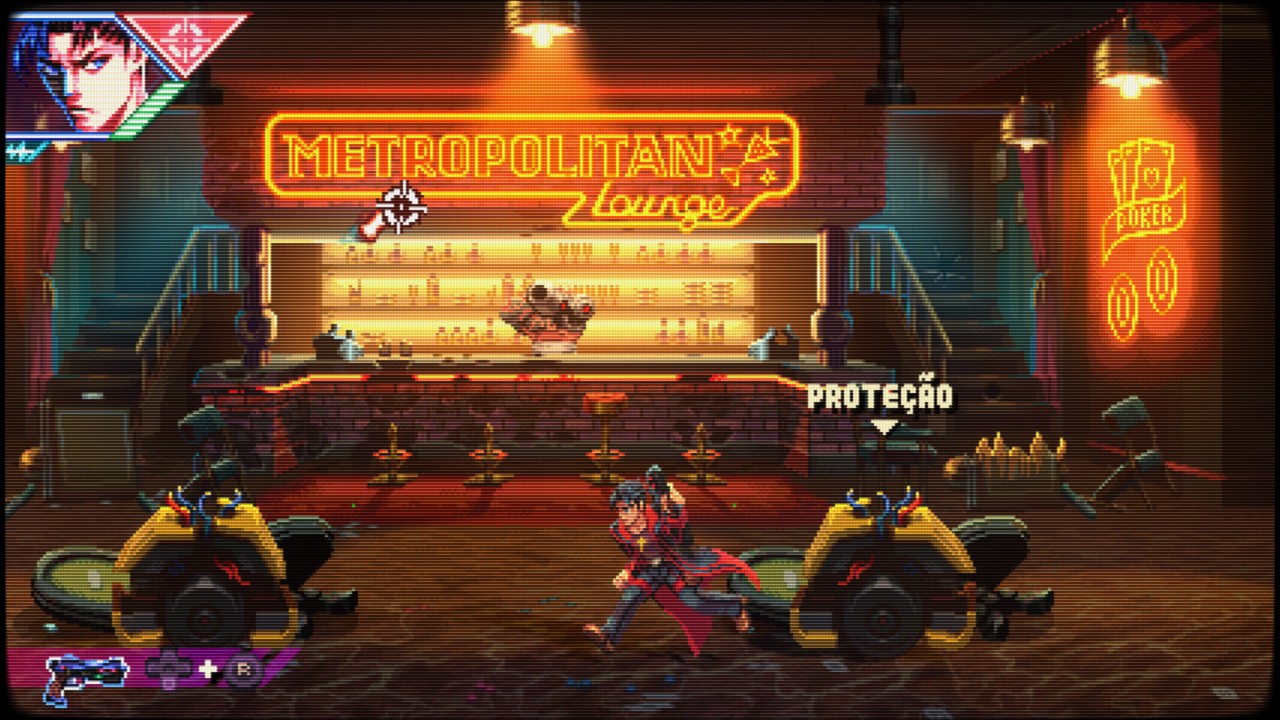Select the red crosshair emblem beside the portrait
Screen dimensions: 1280x720
point(186,38)
